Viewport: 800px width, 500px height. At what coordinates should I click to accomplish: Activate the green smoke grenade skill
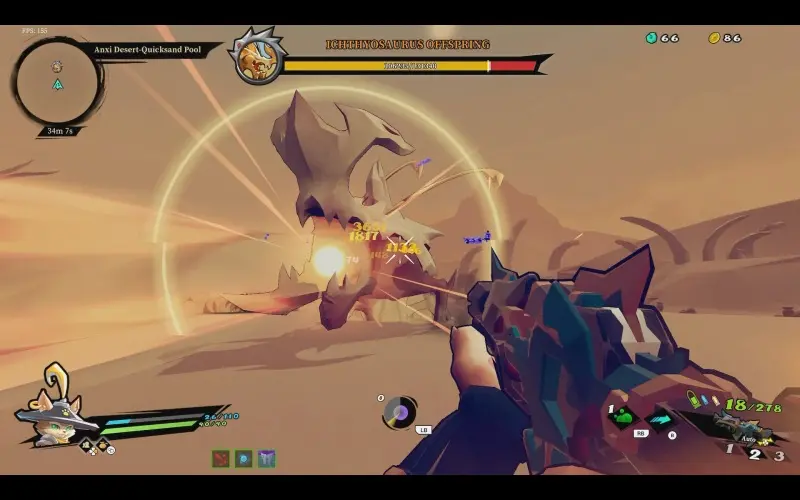(623, 416)
